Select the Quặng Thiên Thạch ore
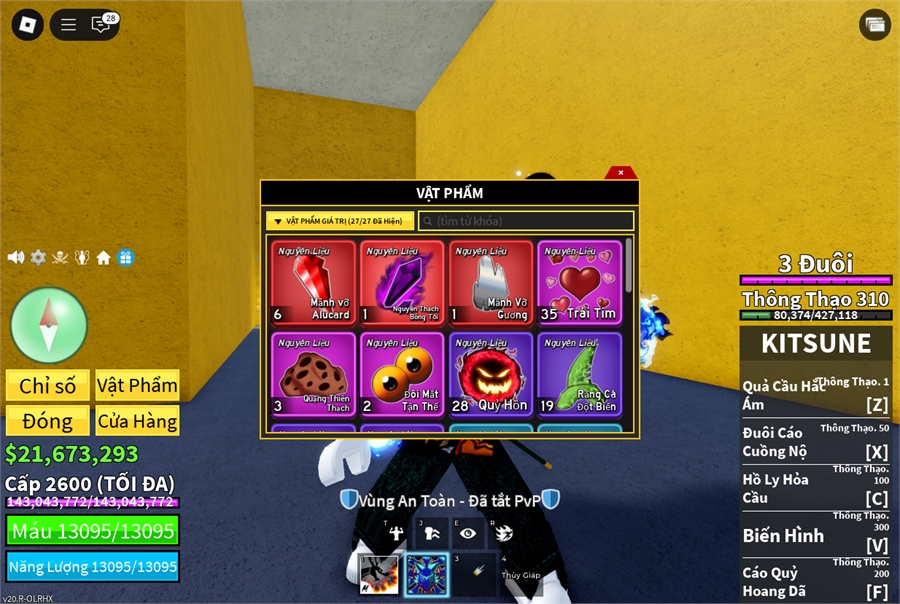900x604 pixels. tap(314, 374)
